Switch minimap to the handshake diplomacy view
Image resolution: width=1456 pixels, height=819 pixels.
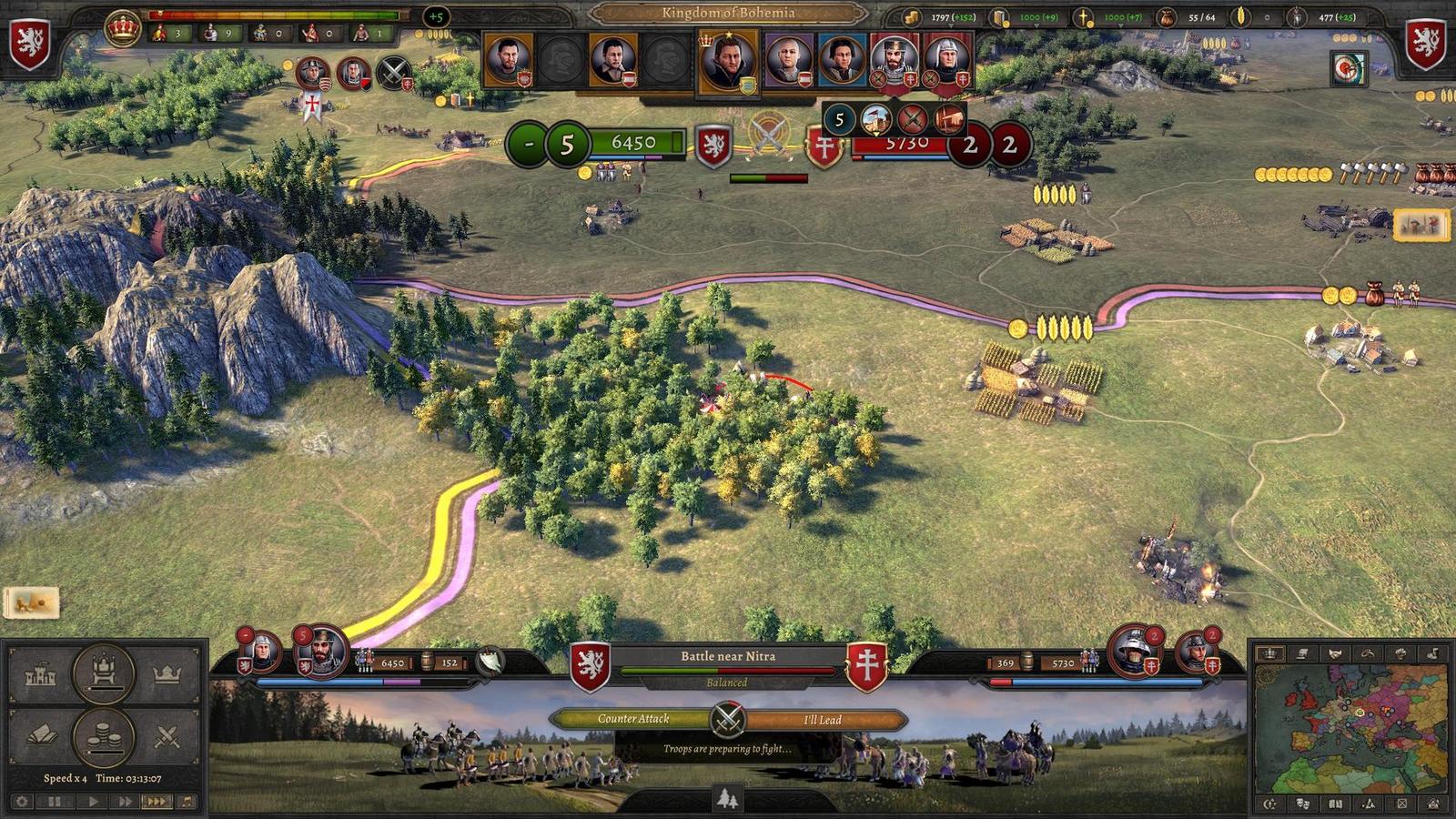1335,653
